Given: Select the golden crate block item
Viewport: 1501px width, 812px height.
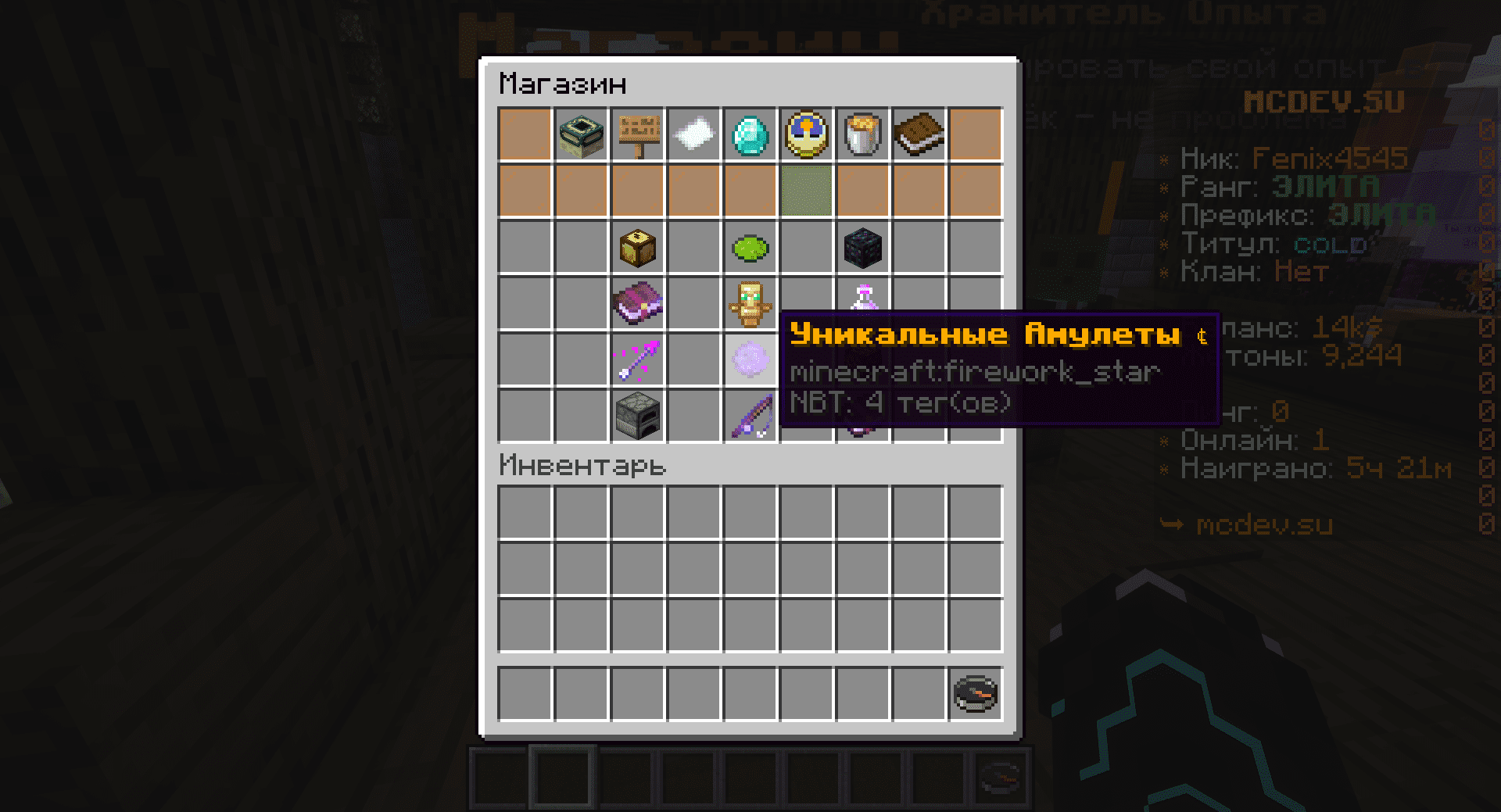Looking at the screenshot, I should coord(638,247).
